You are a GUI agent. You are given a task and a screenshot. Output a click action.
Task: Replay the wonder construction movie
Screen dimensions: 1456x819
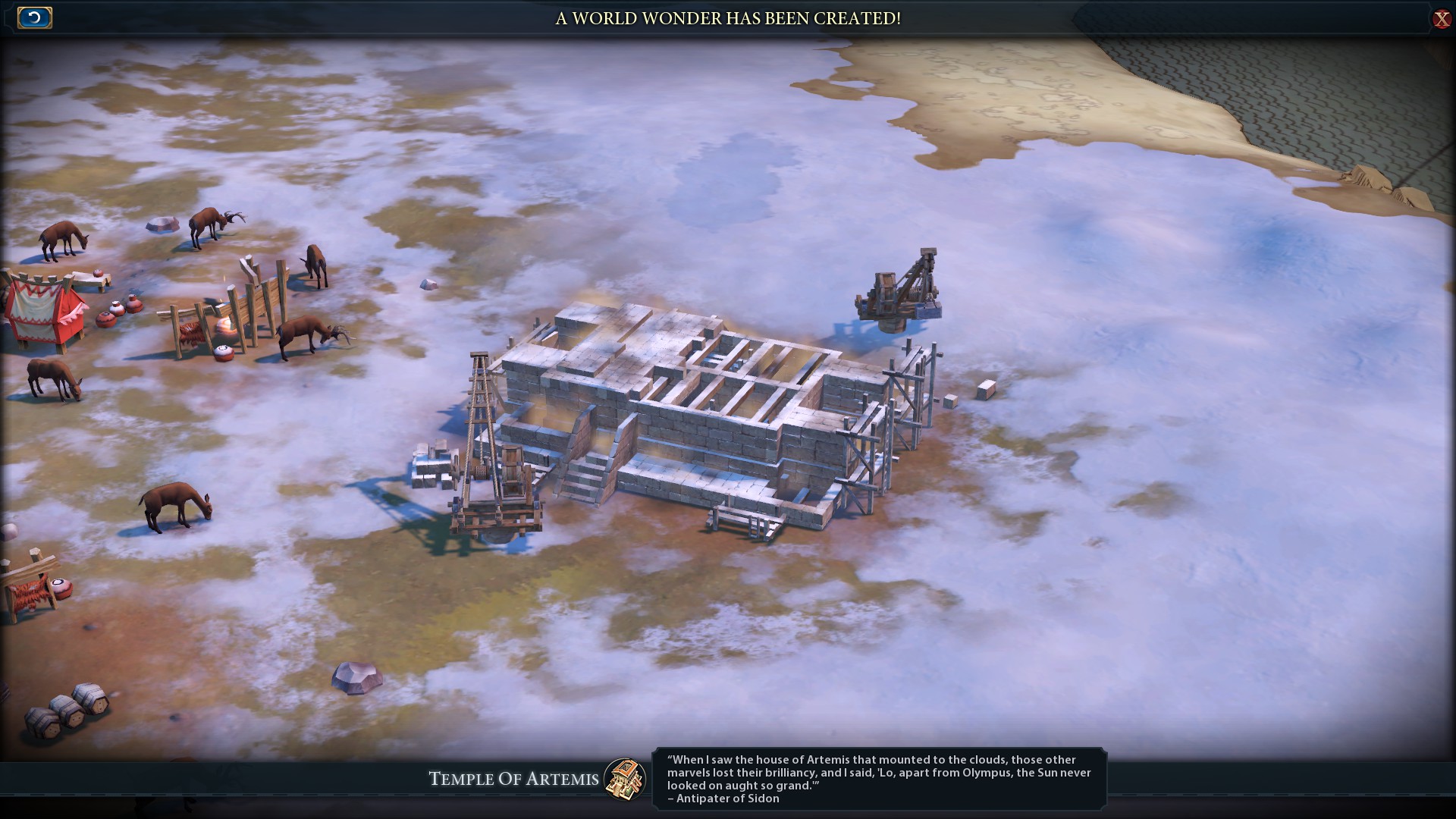pyautogui.click(x=34, y=17)
